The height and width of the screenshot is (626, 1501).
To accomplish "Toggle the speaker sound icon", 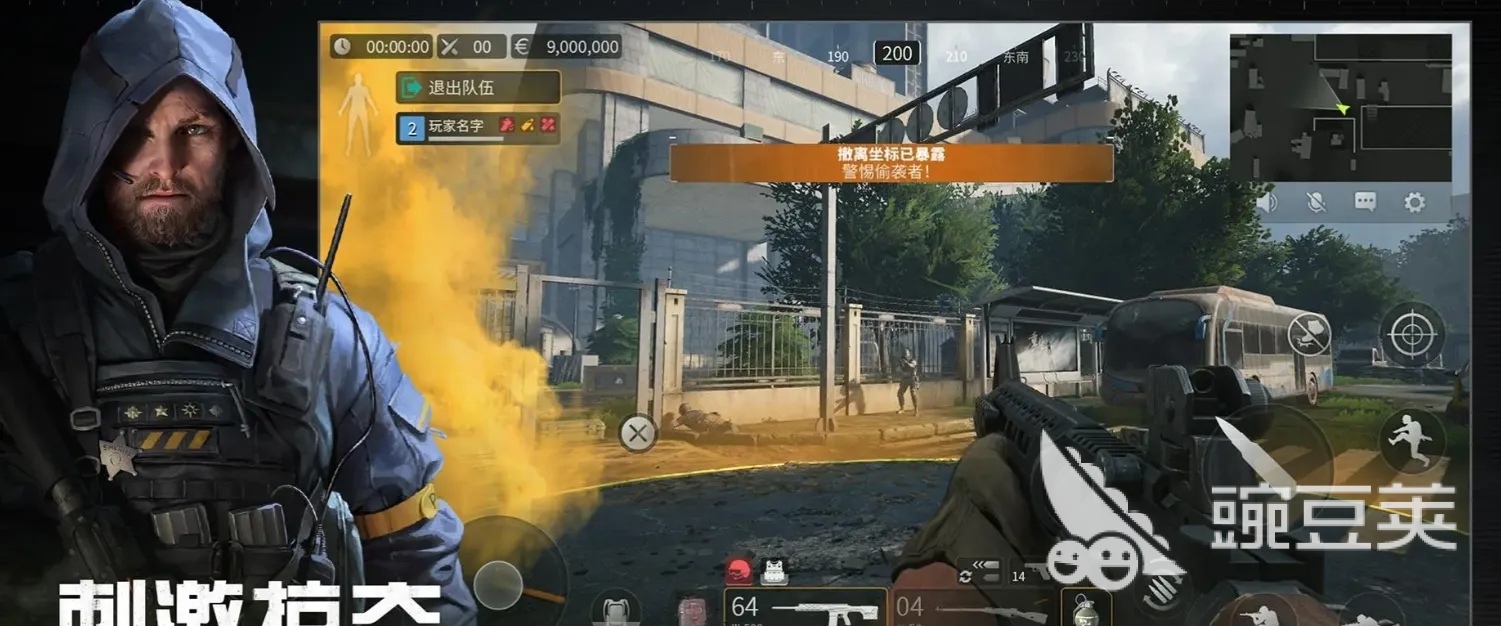I will (x=1268, y=203).
